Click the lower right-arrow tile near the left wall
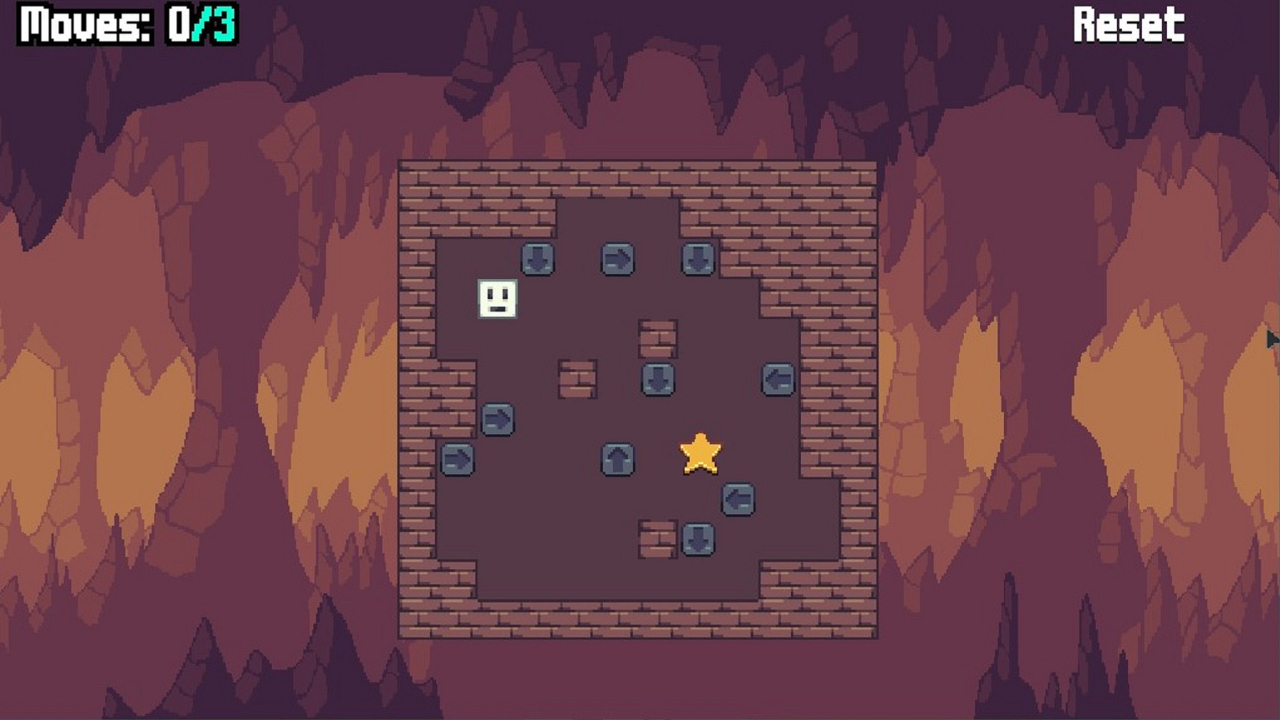Viewport: 1280px width, 720px height. click(458, 460)
